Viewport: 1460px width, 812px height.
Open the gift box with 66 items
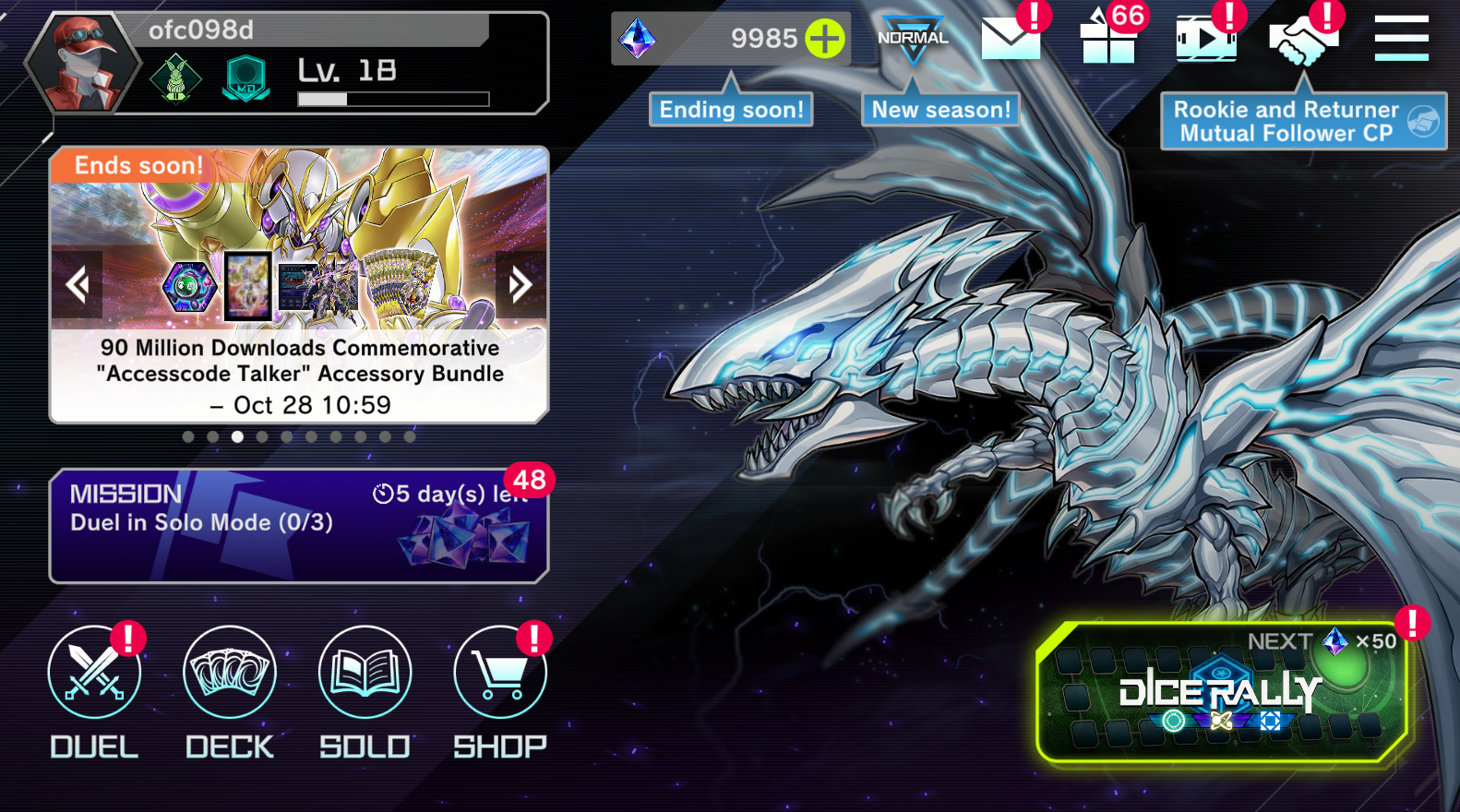pyautogui.click(x=1108, y=39)
